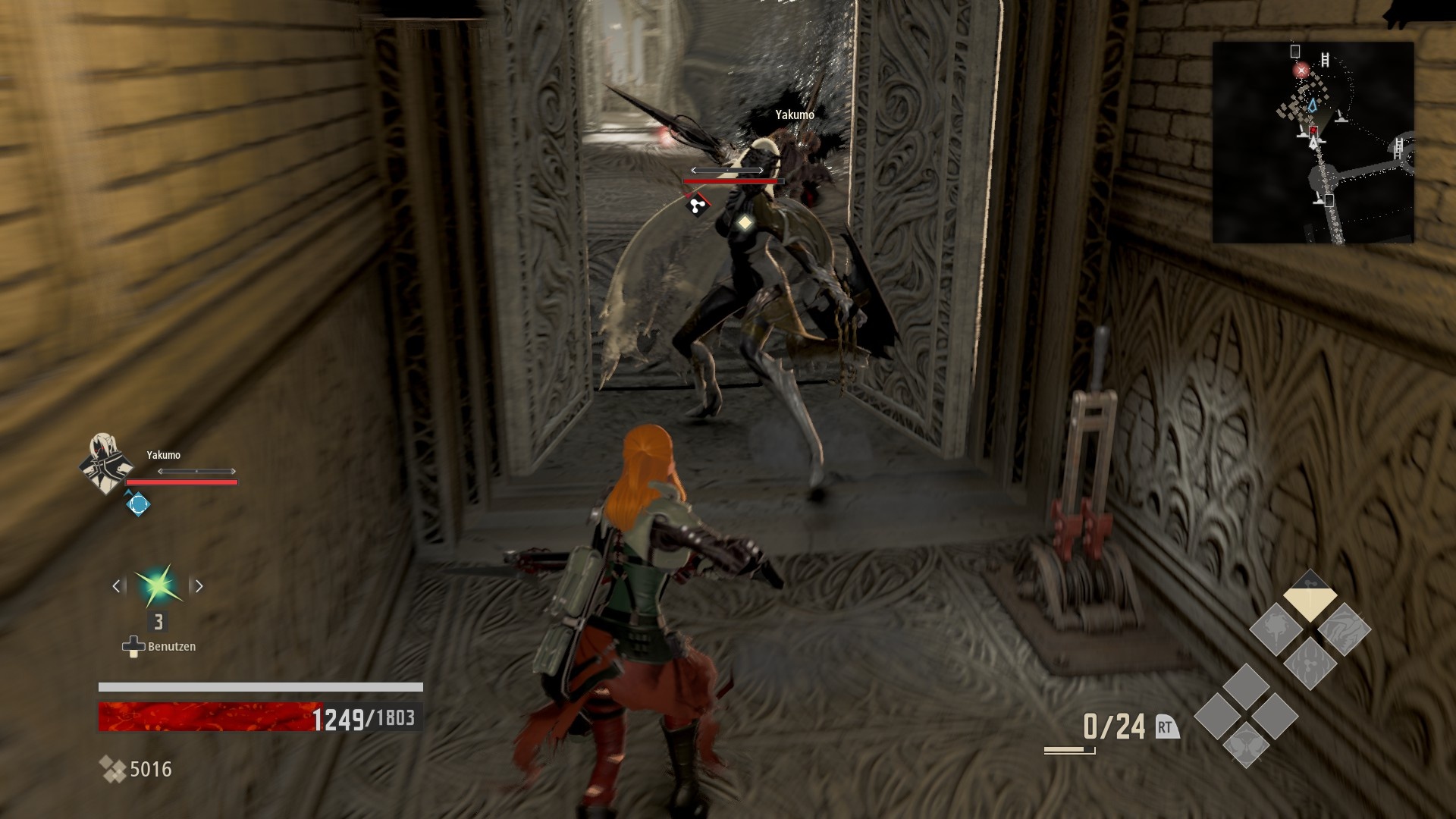
Task: Click the RT trigger icon beside the 0/24 counter
Action: coord(1166,726)
